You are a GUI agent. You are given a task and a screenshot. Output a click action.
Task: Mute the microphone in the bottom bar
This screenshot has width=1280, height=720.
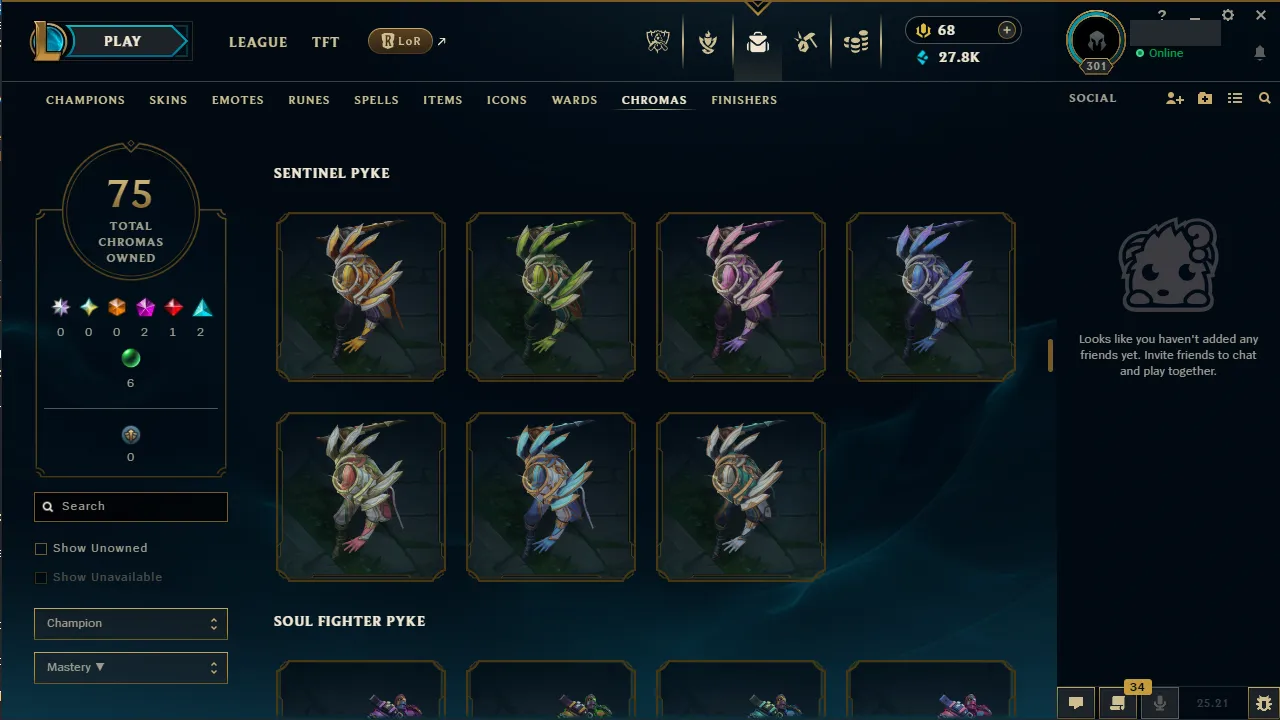click(x=1159, y=703)
